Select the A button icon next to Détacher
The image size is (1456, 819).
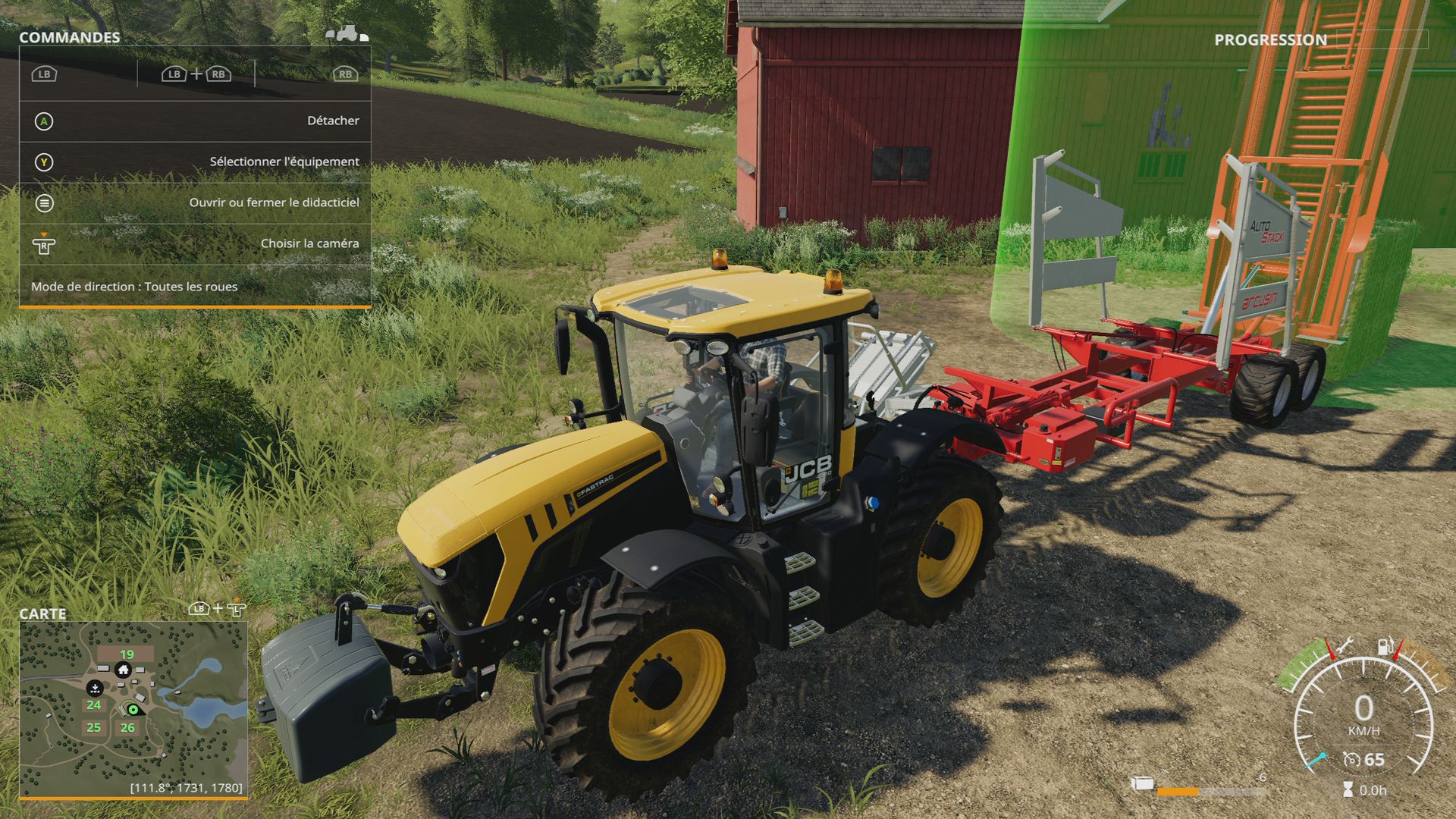(43, 121)
